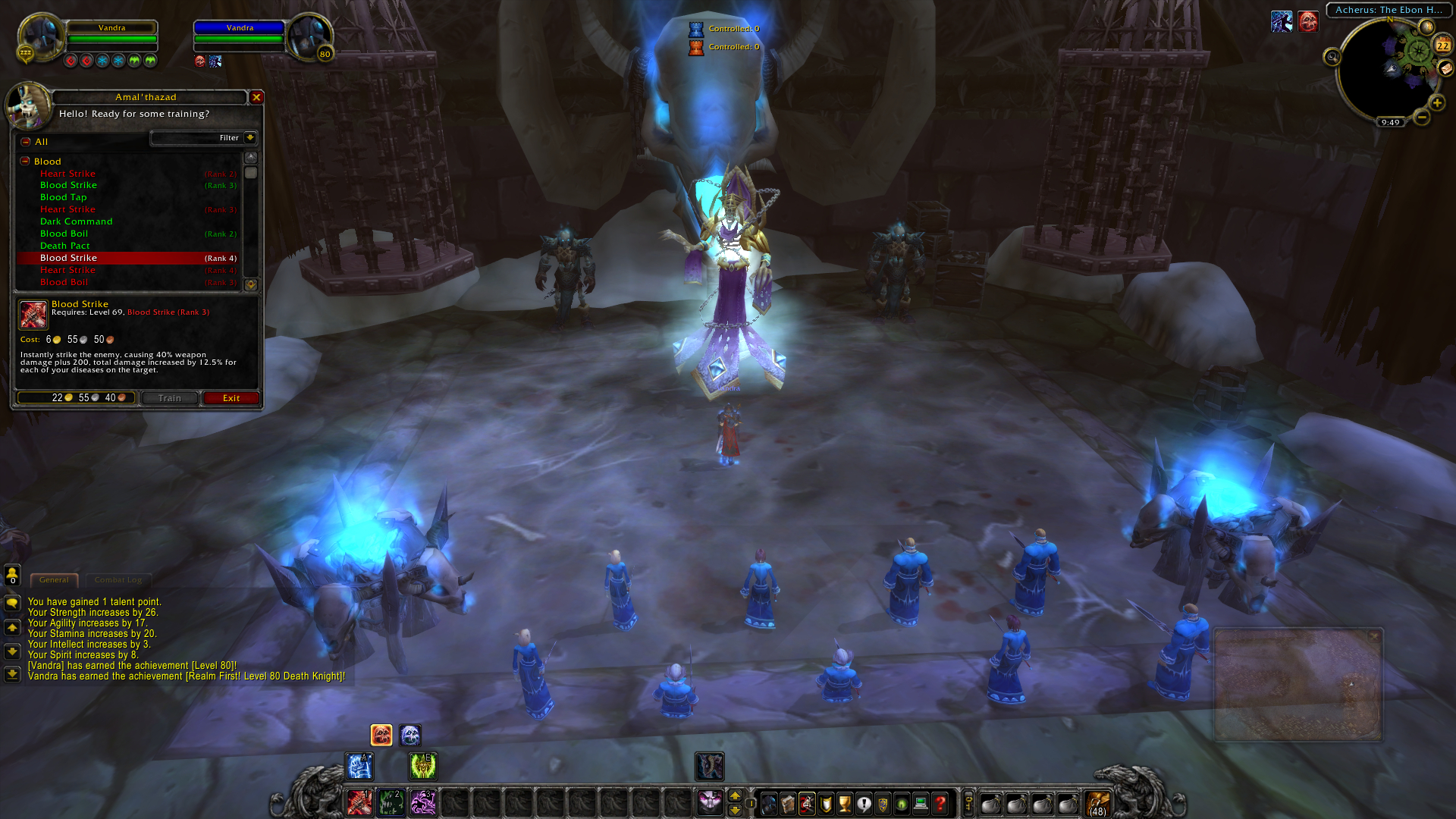Select the first ability icon on the action bar
Screen dimensions: 1456x819
[358, 802]
